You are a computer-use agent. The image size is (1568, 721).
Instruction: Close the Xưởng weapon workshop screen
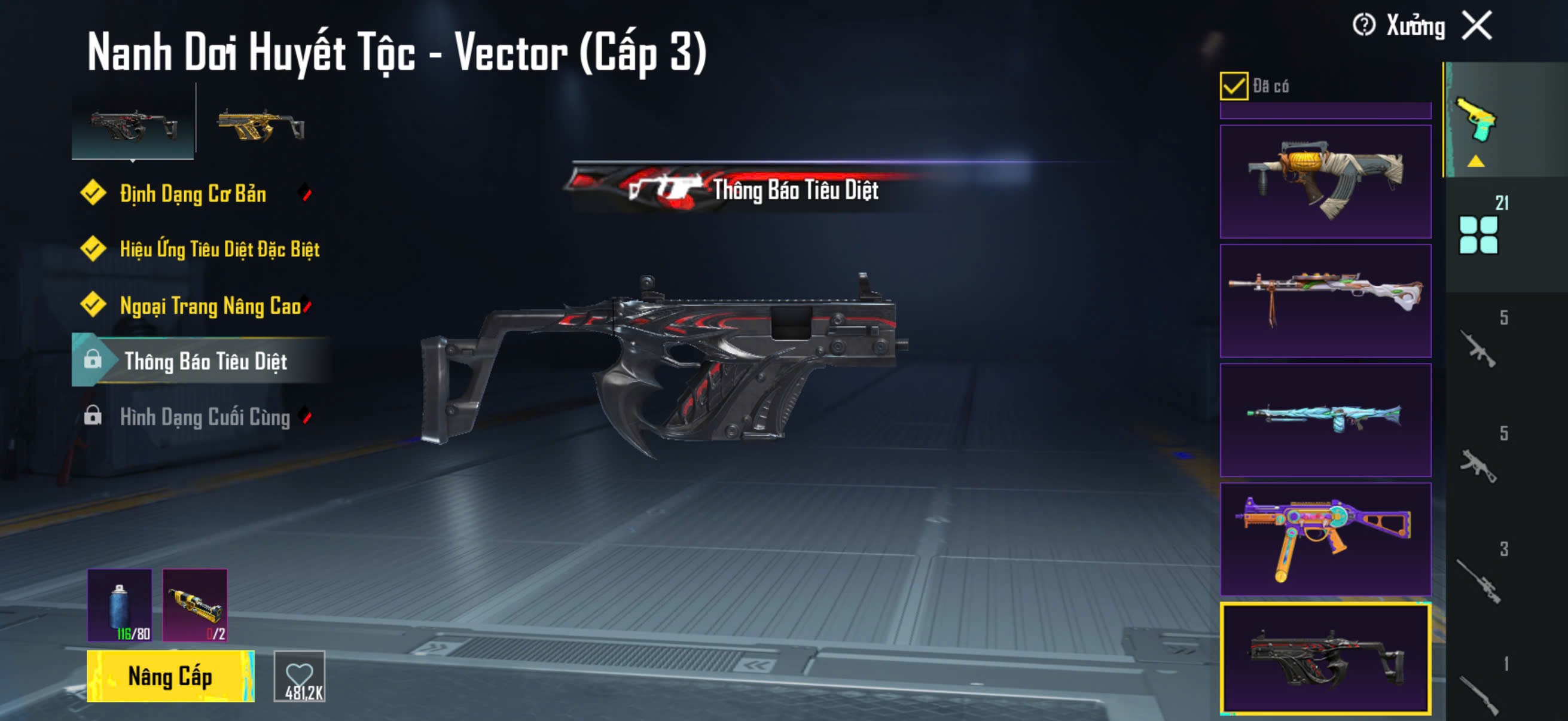[x=1477, y=26]
